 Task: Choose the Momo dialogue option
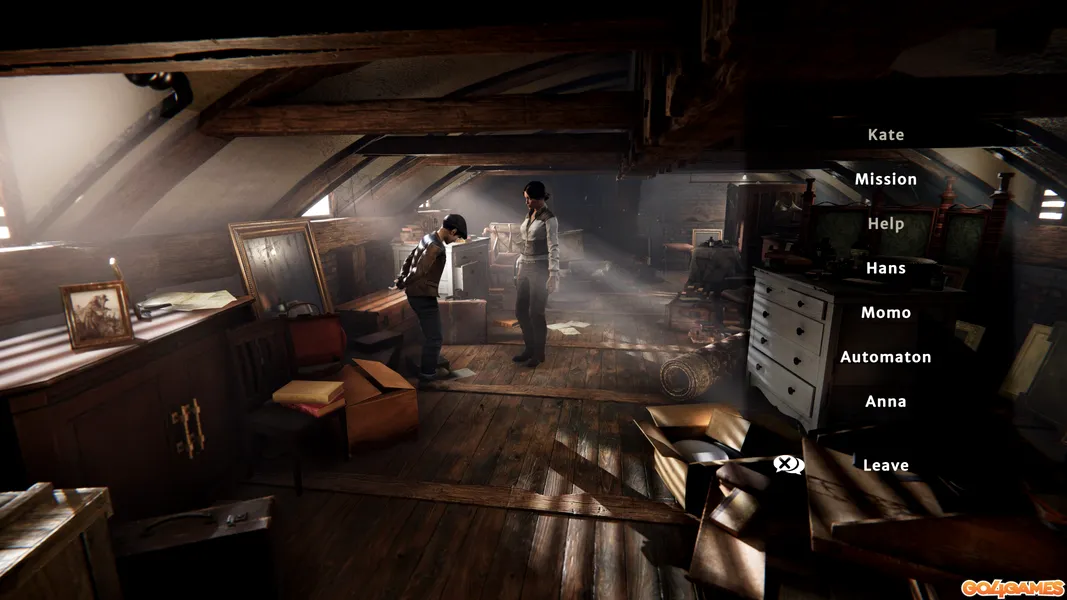pyautogui.click(x=885, y=313)
